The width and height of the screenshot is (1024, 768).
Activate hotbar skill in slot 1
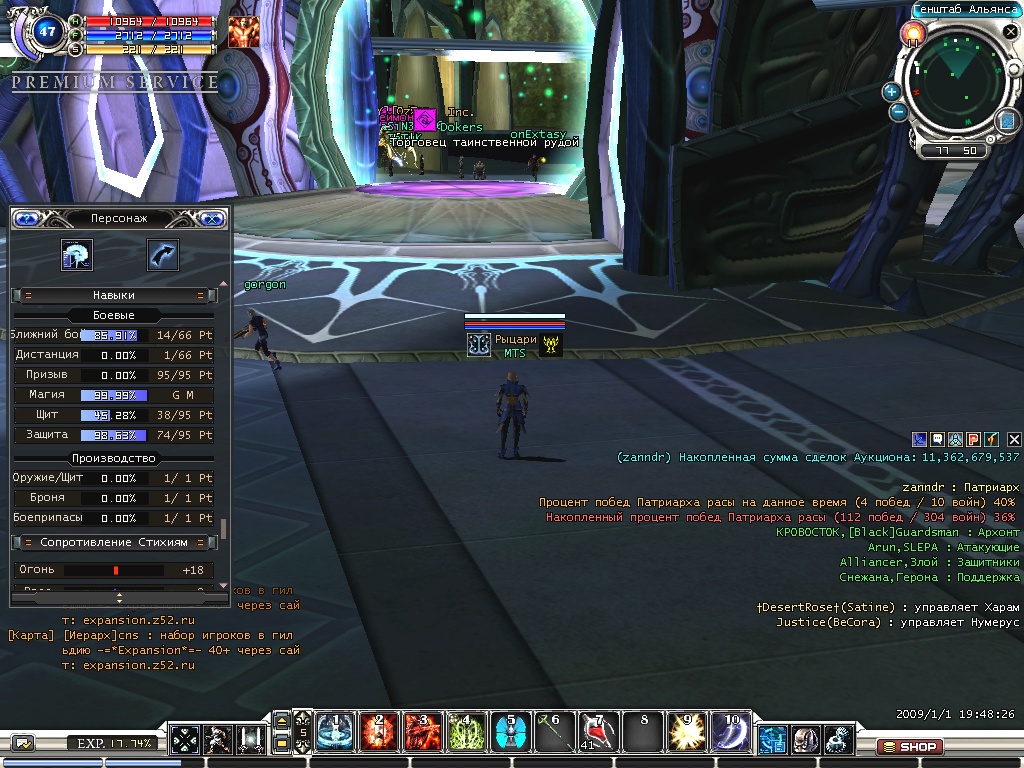coord(334,733)
